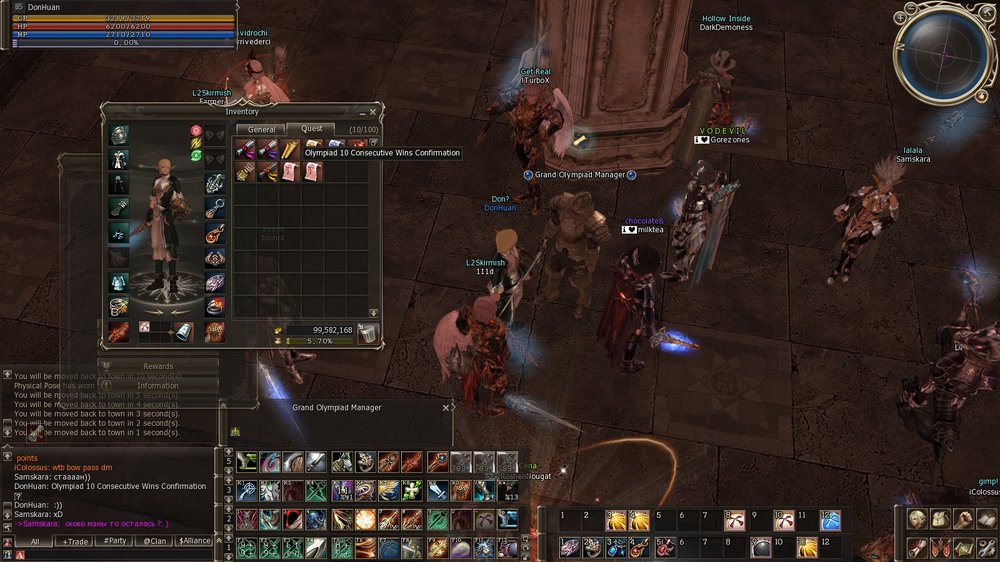Select the yellow feather quest item
The height and width of the screenshot is (562, 1000).
point(289,150)
